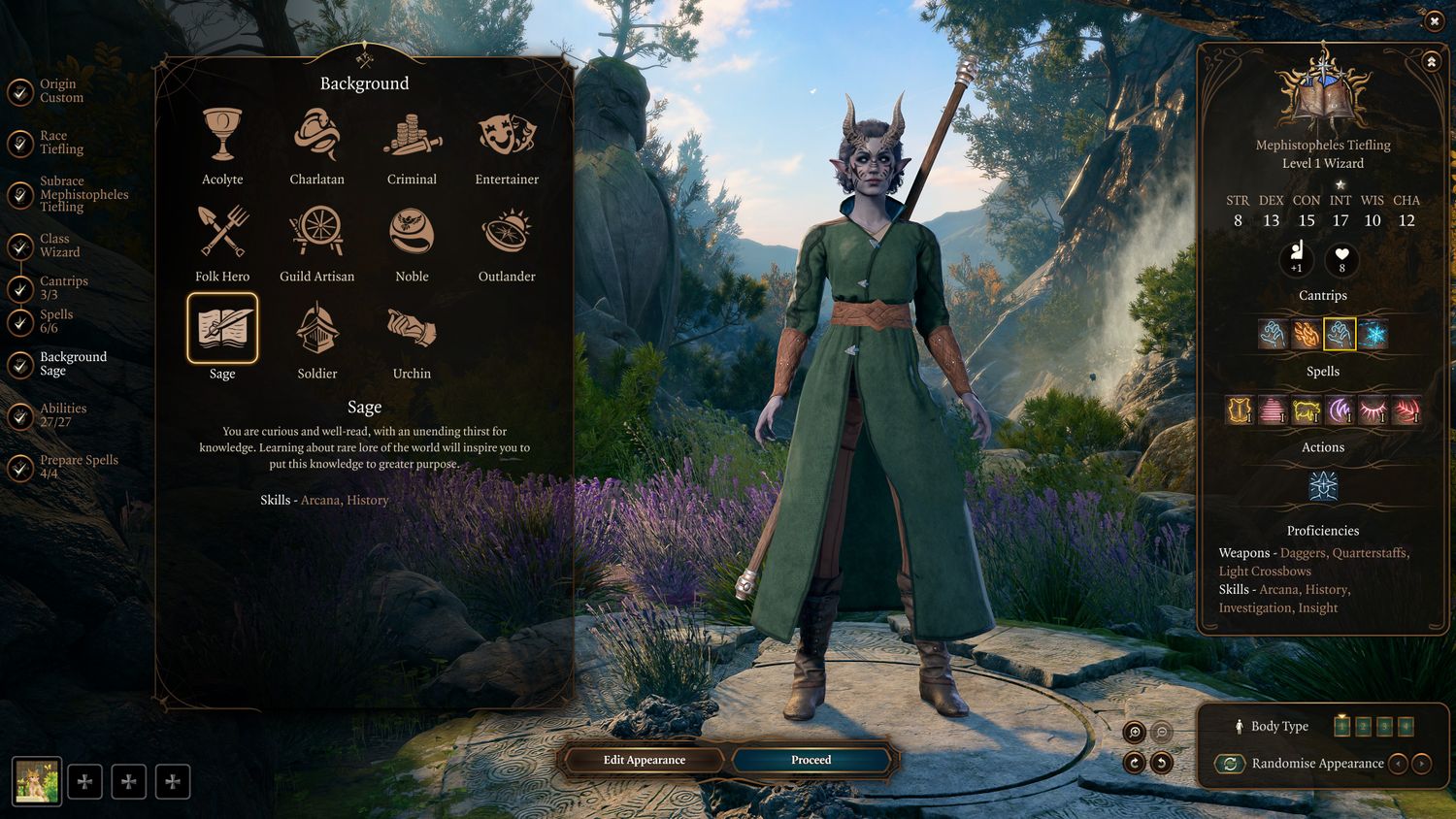Open the Class Wizard step

pos(58,246)
